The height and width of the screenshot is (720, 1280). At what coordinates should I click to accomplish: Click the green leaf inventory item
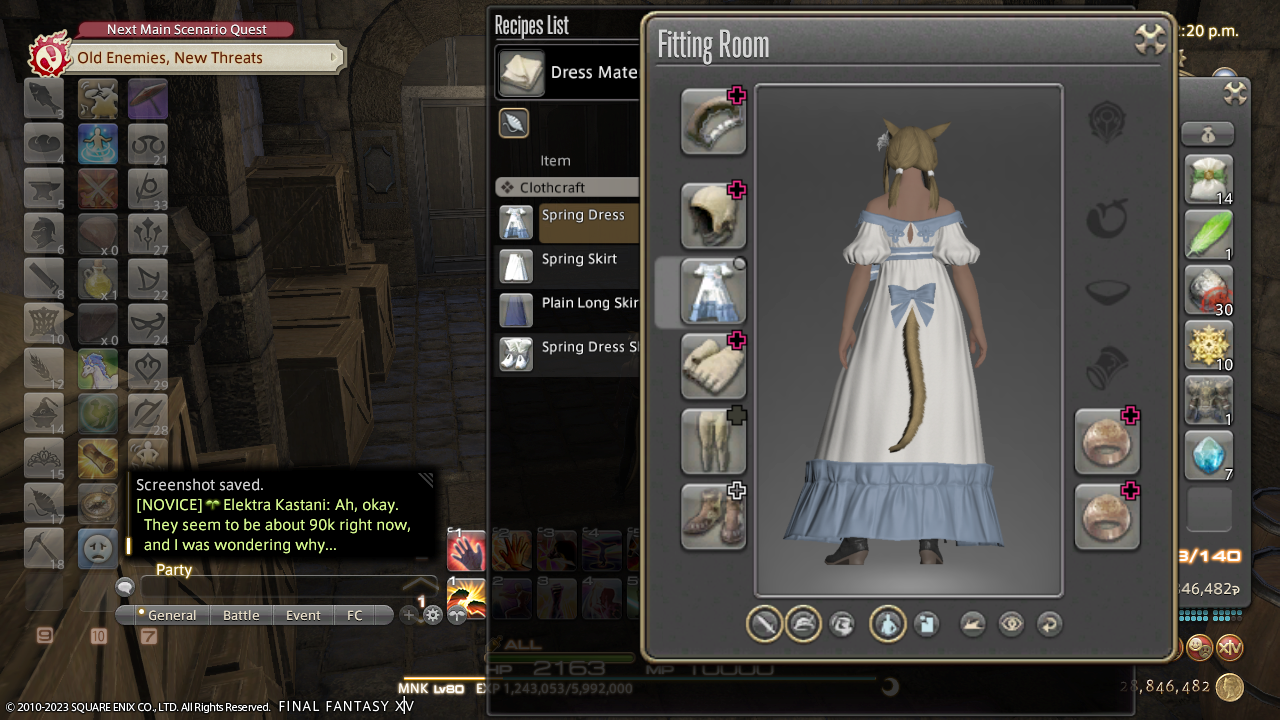pyautogui.click(x=1209, y=235)
